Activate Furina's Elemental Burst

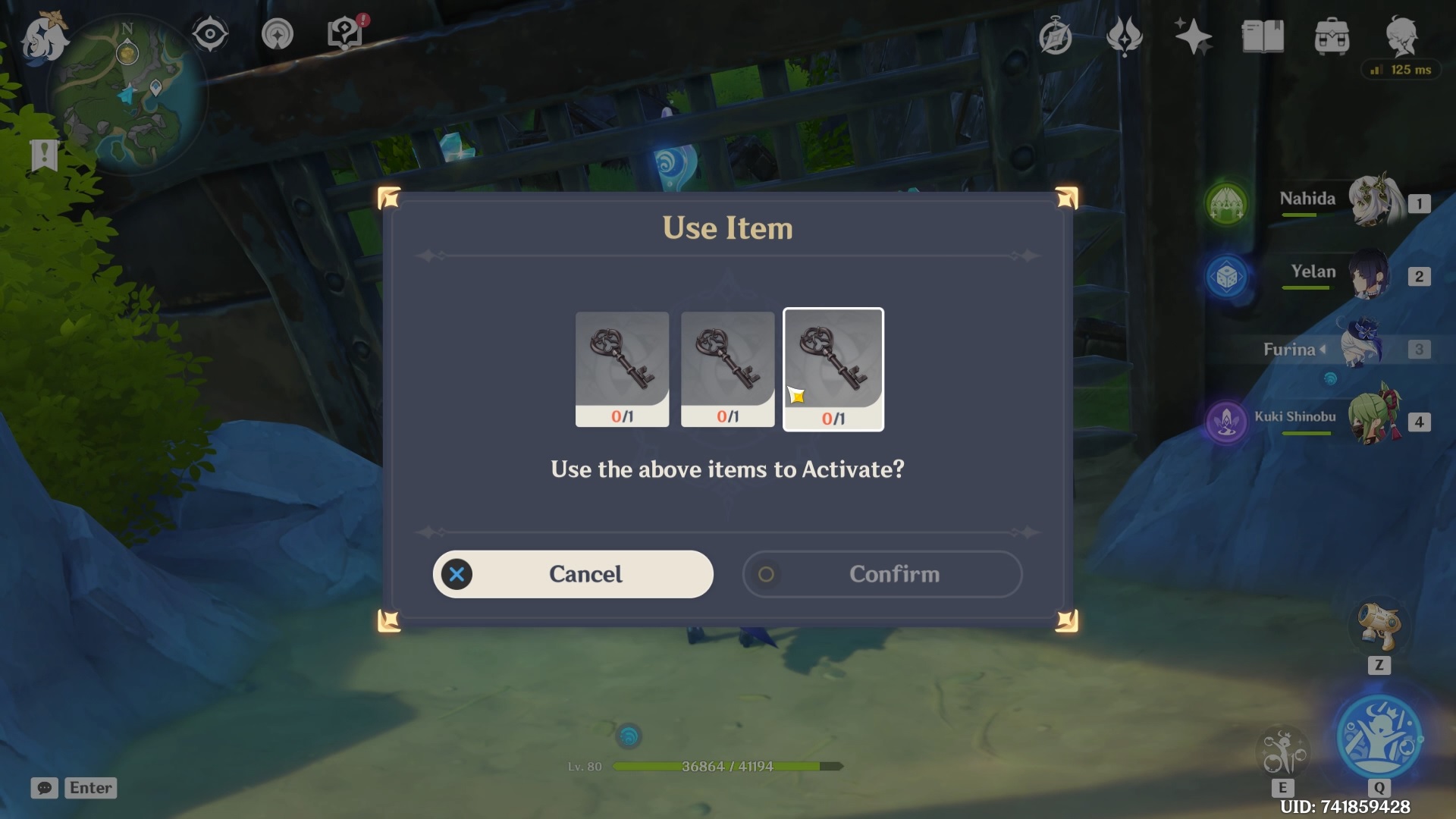1379,737
